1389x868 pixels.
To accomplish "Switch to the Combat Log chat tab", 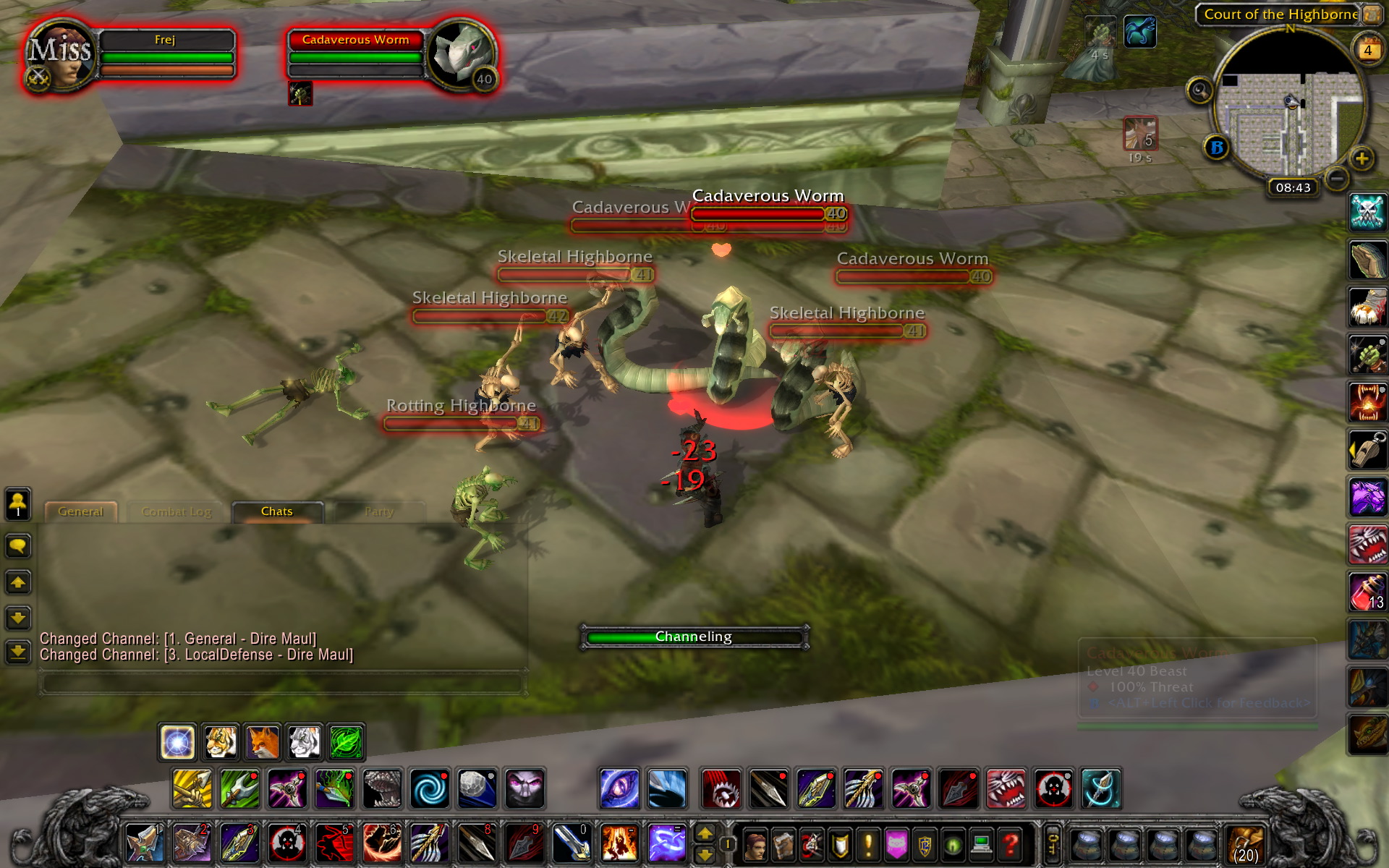I will tap(177, 511).
